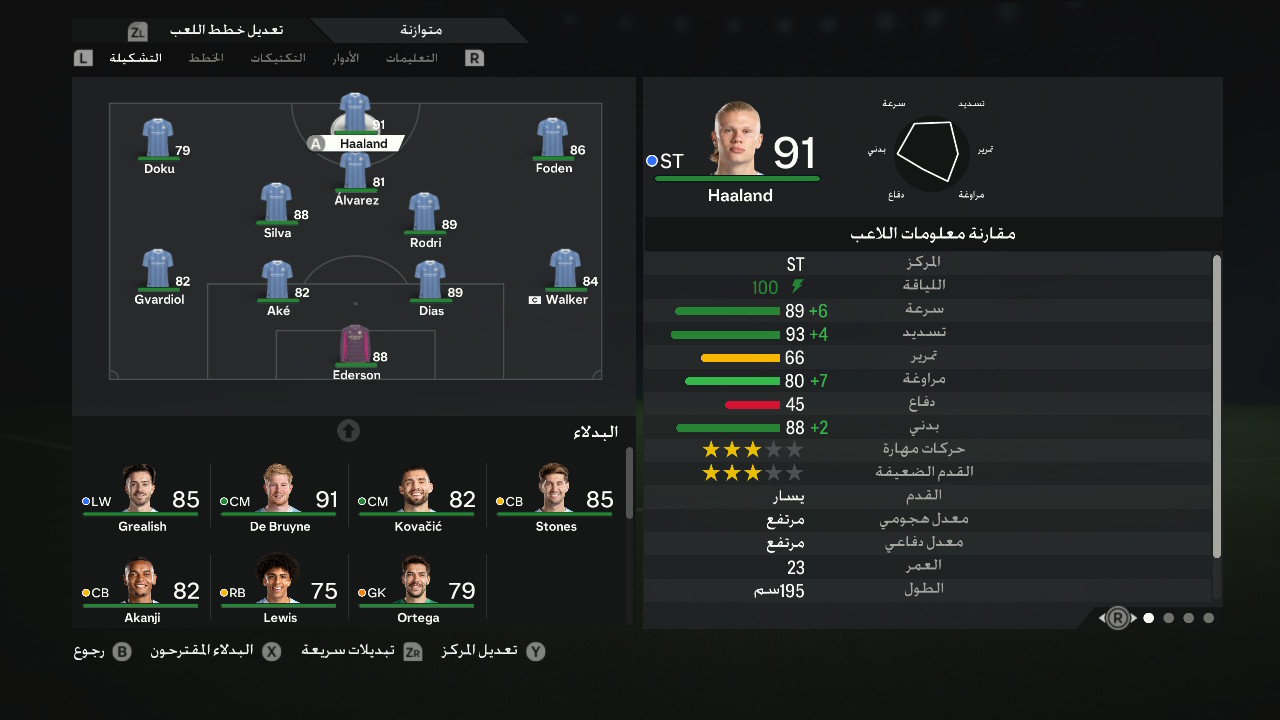
Task: Select goalkeeper Ederson
Action: coord(355,347)
